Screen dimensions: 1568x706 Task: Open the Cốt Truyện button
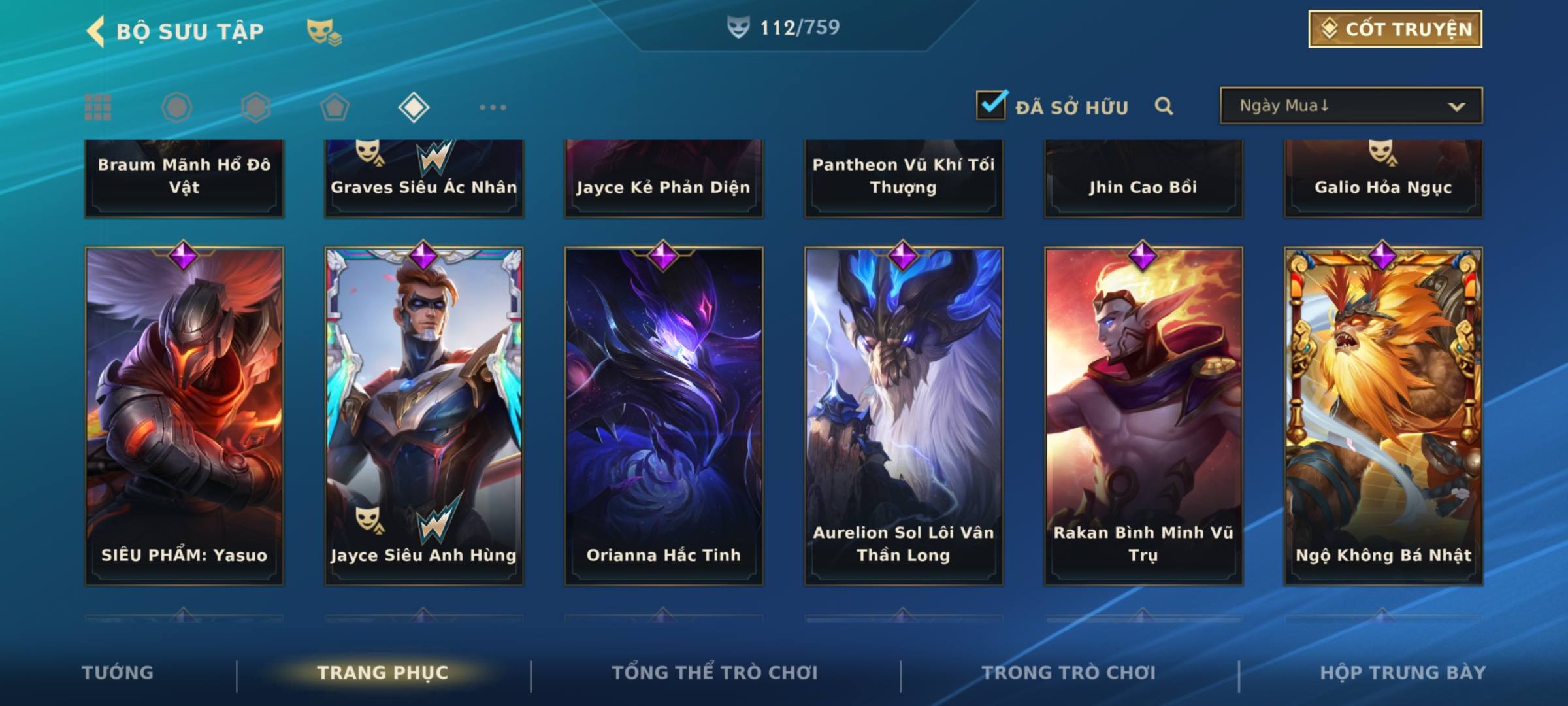click(1395, 29)
